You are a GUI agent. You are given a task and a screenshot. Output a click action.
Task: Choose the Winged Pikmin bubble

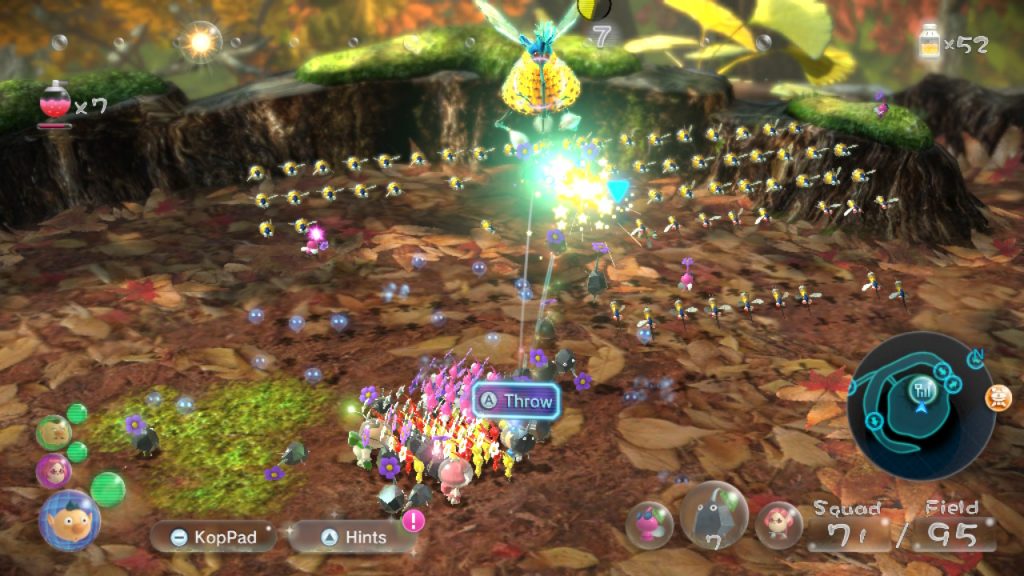coord(649,525)
